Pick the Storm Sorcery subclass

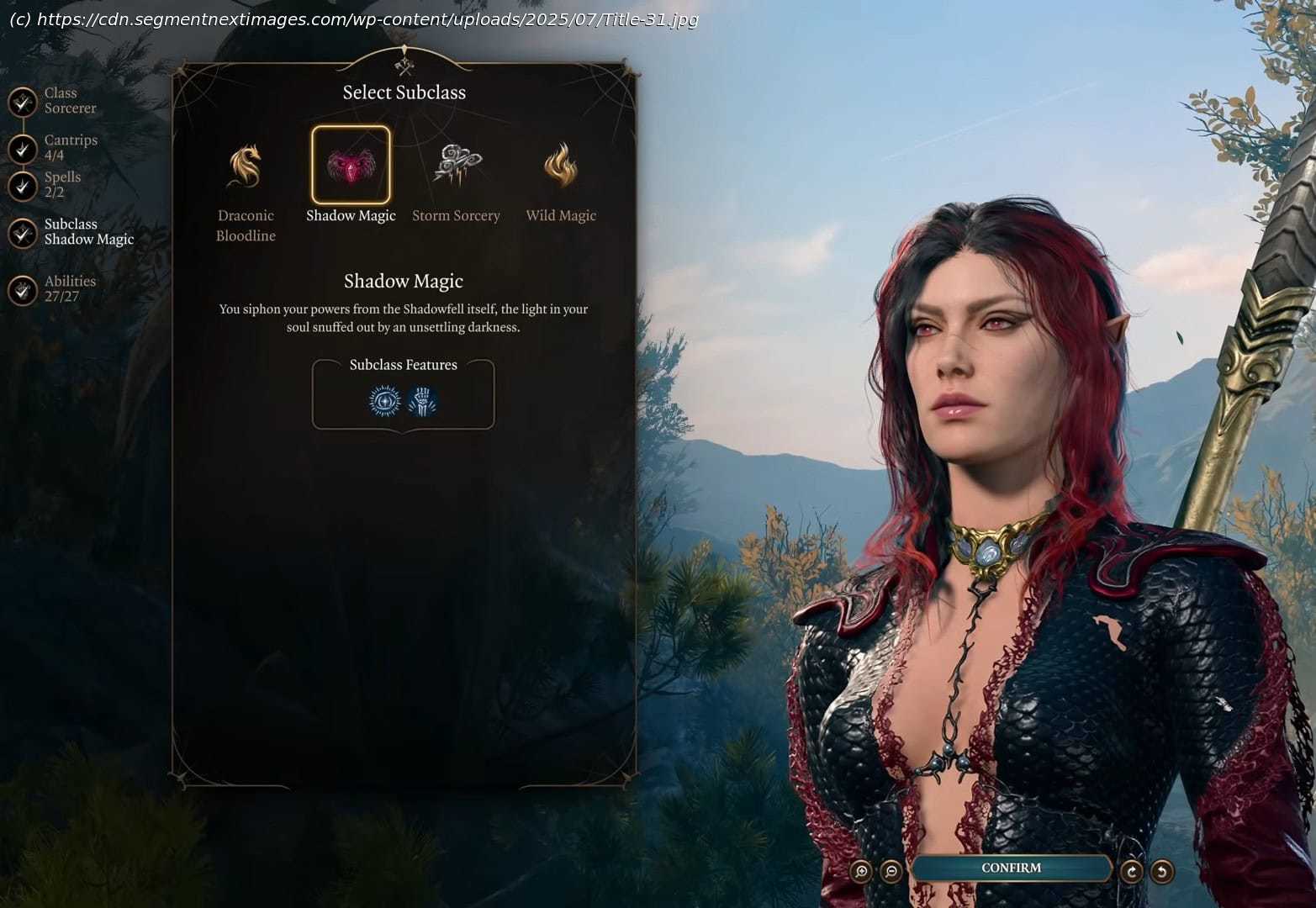[457, 166]
